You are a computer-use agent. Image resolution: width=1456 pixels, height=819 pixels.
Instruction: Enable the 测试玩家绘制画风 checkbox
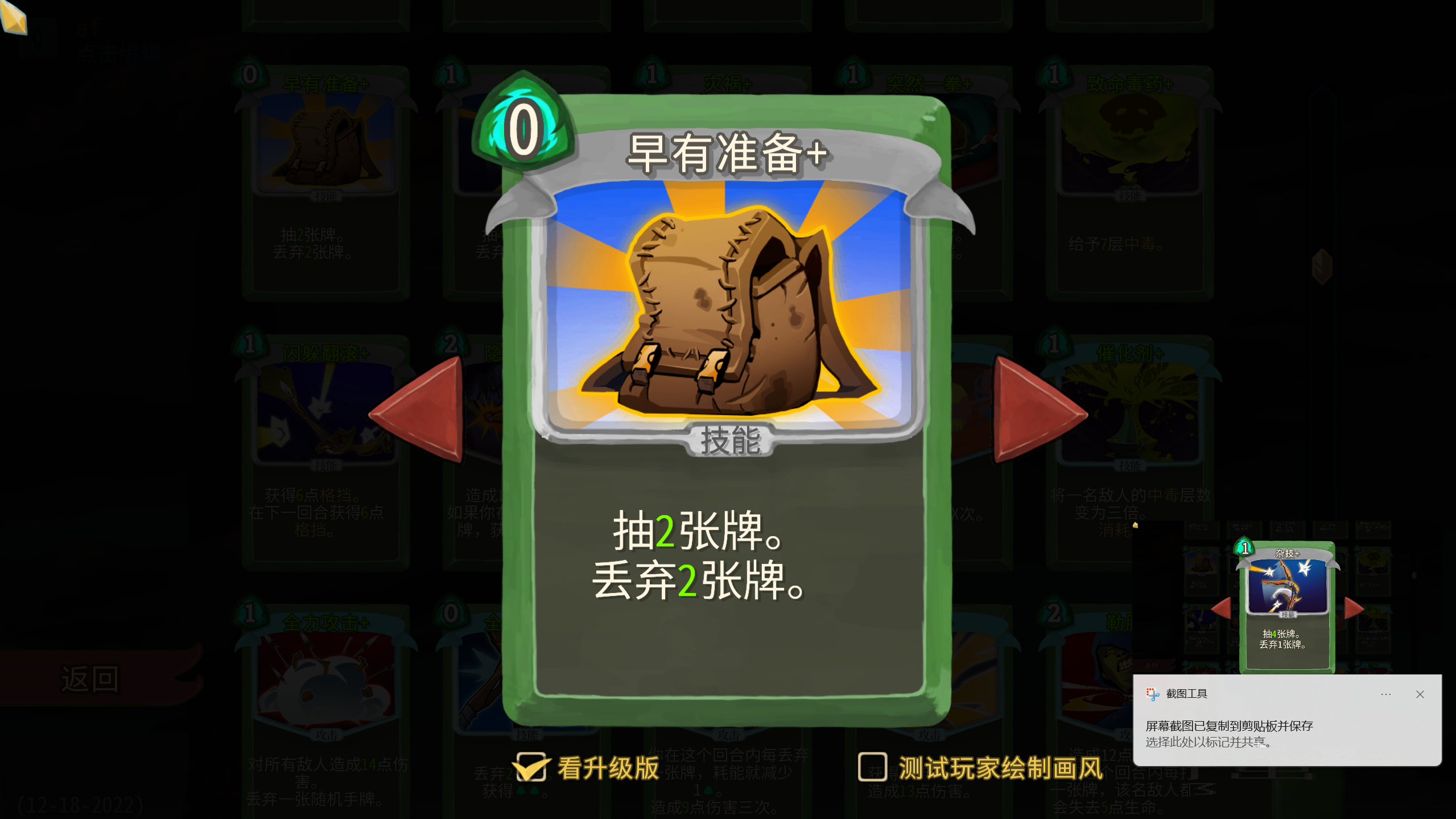[872, 767]
